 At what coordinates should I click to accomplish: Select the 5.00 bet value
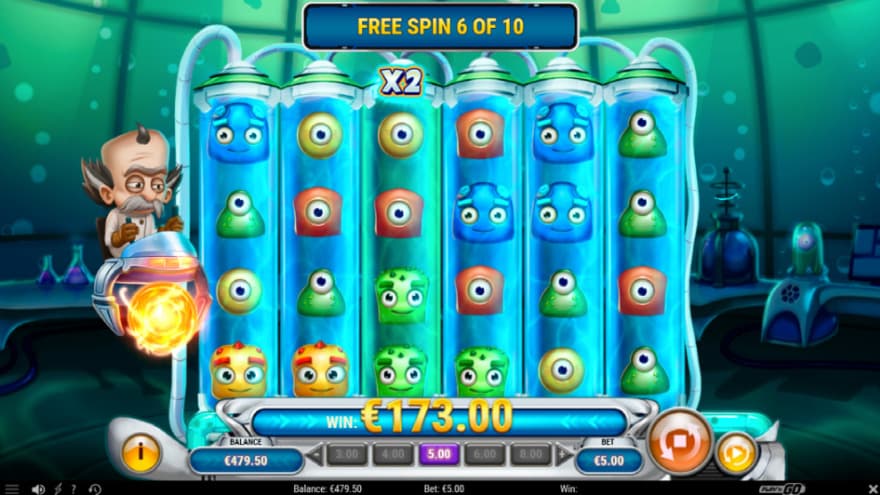point(438,455)
